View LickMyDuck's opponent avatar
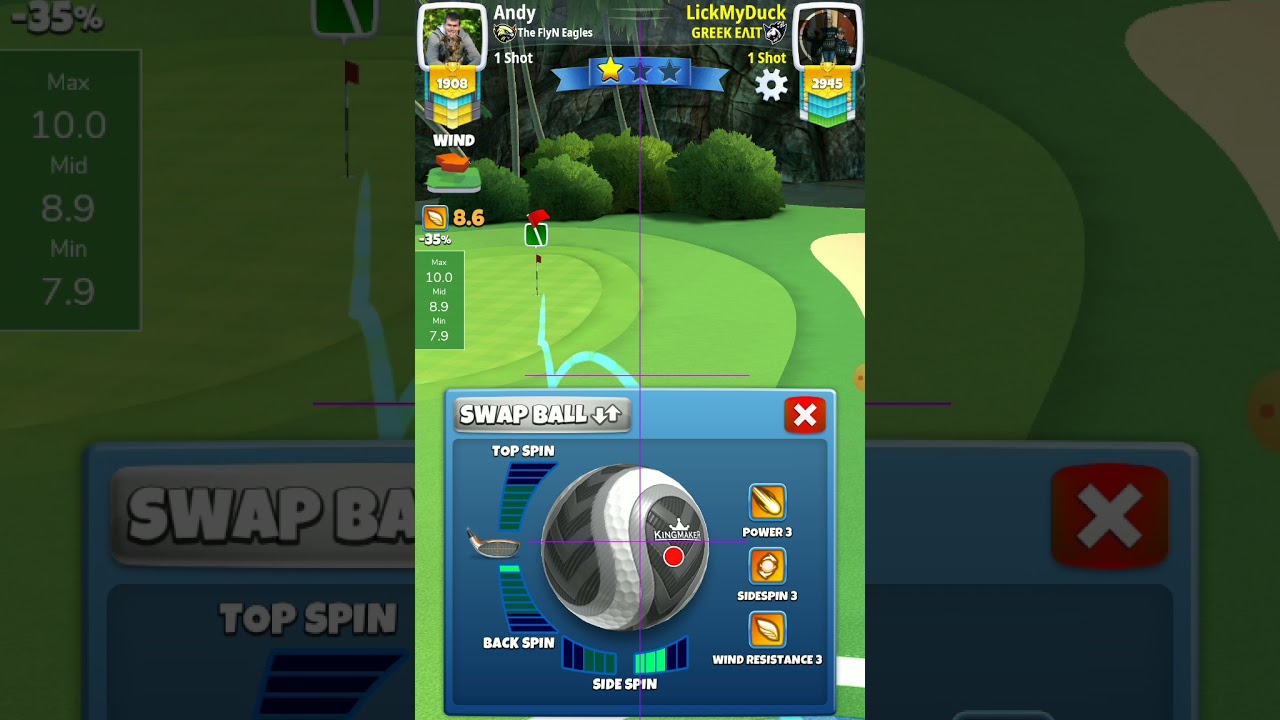Viewport: 1280px width, 720px height. coord(827,37)
